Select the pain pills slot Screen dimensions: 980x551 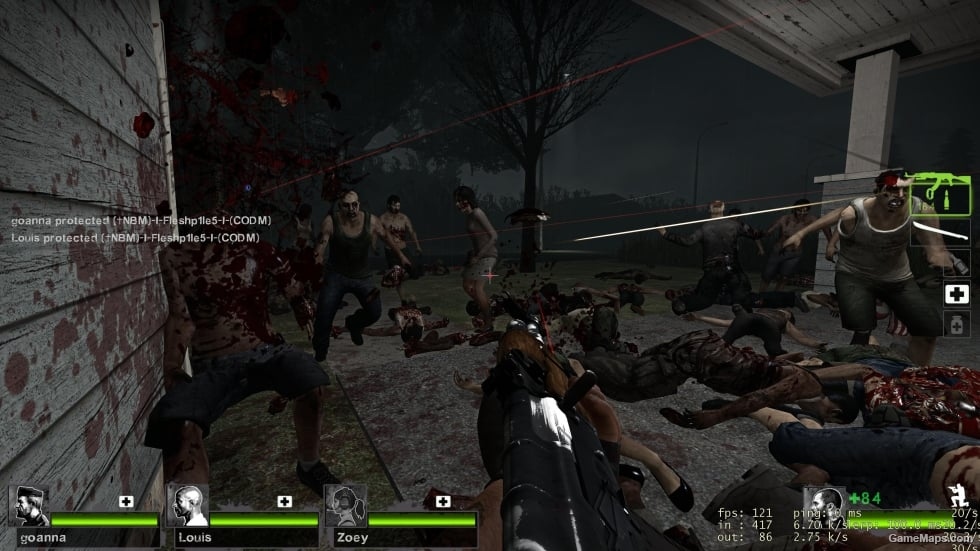pos(956,324)
